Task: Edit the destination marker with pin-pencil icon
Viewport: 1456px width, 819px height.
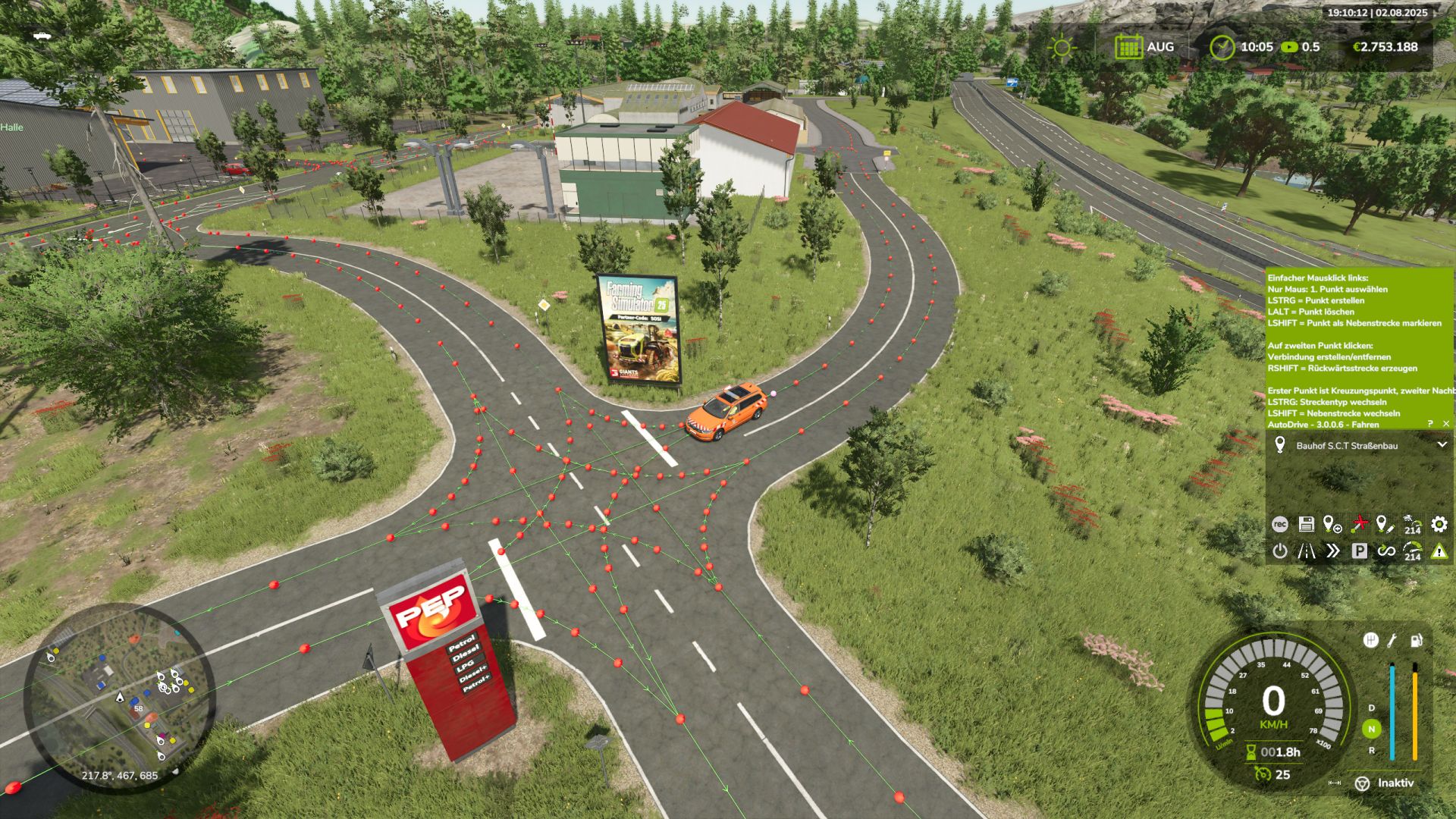Action: (x=1385, y=524)
